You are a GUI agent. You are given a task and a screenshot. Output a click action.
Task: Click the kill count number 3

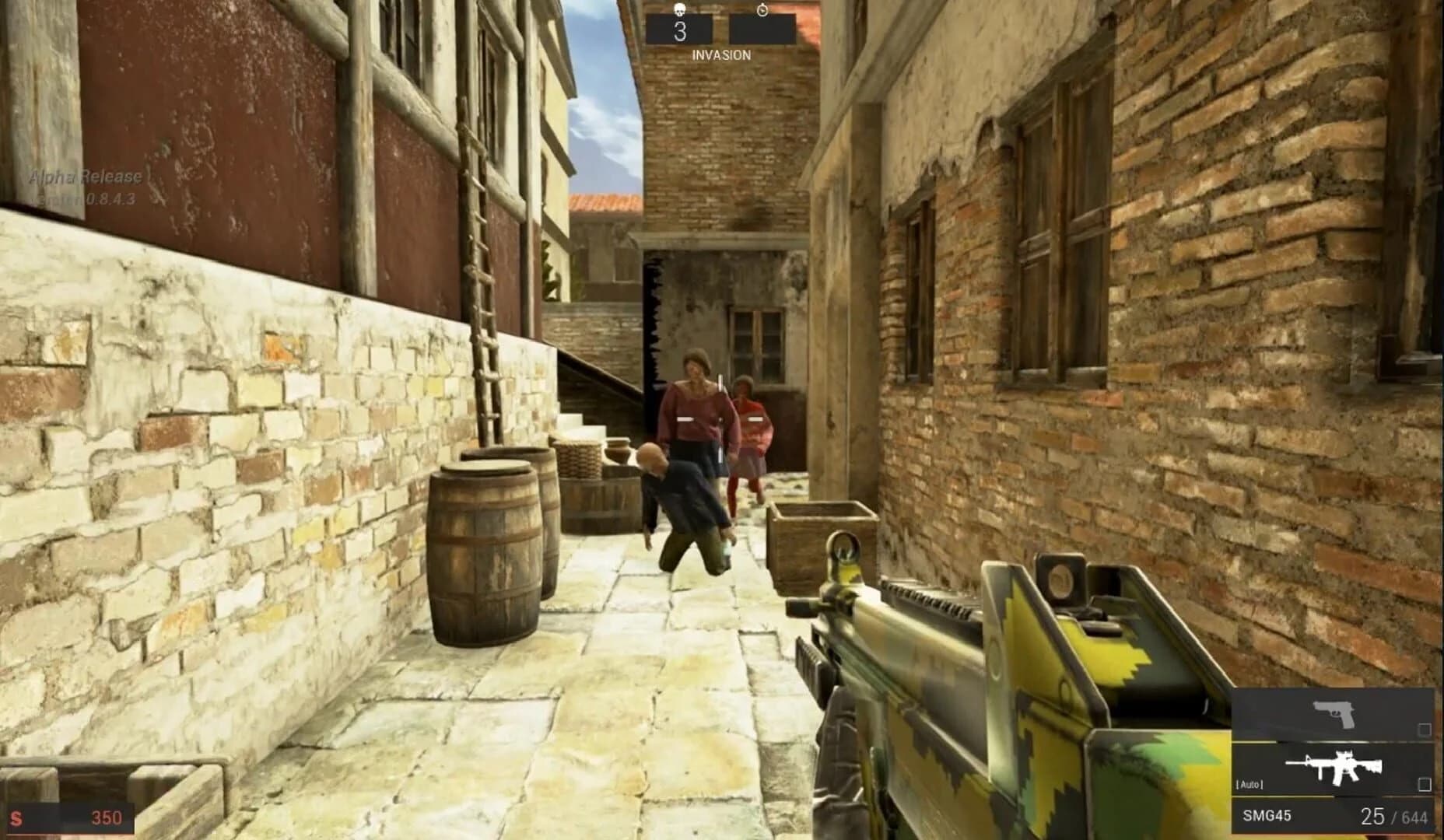pyautogui.click(x=680, y=31)
